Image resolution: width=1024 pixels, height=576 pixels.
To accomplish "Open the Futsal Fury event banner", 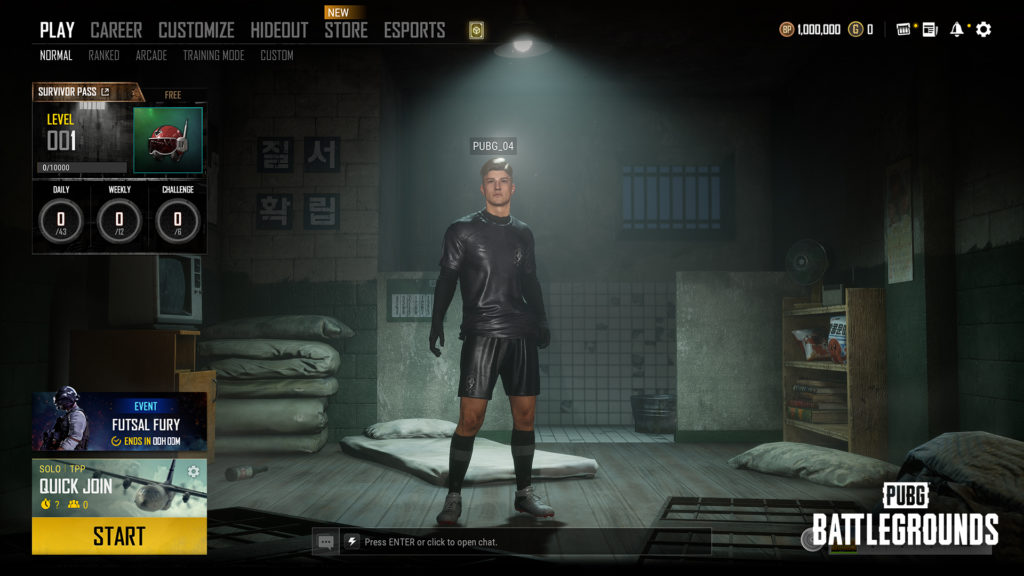I will click(119, 422).
